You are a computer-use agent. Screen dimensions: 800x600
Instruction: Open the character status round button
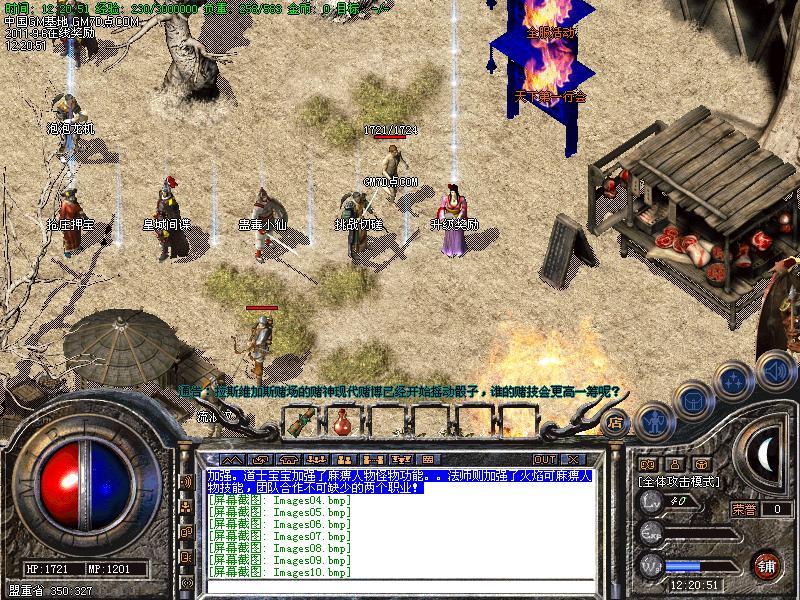click(x=653, y=419)
